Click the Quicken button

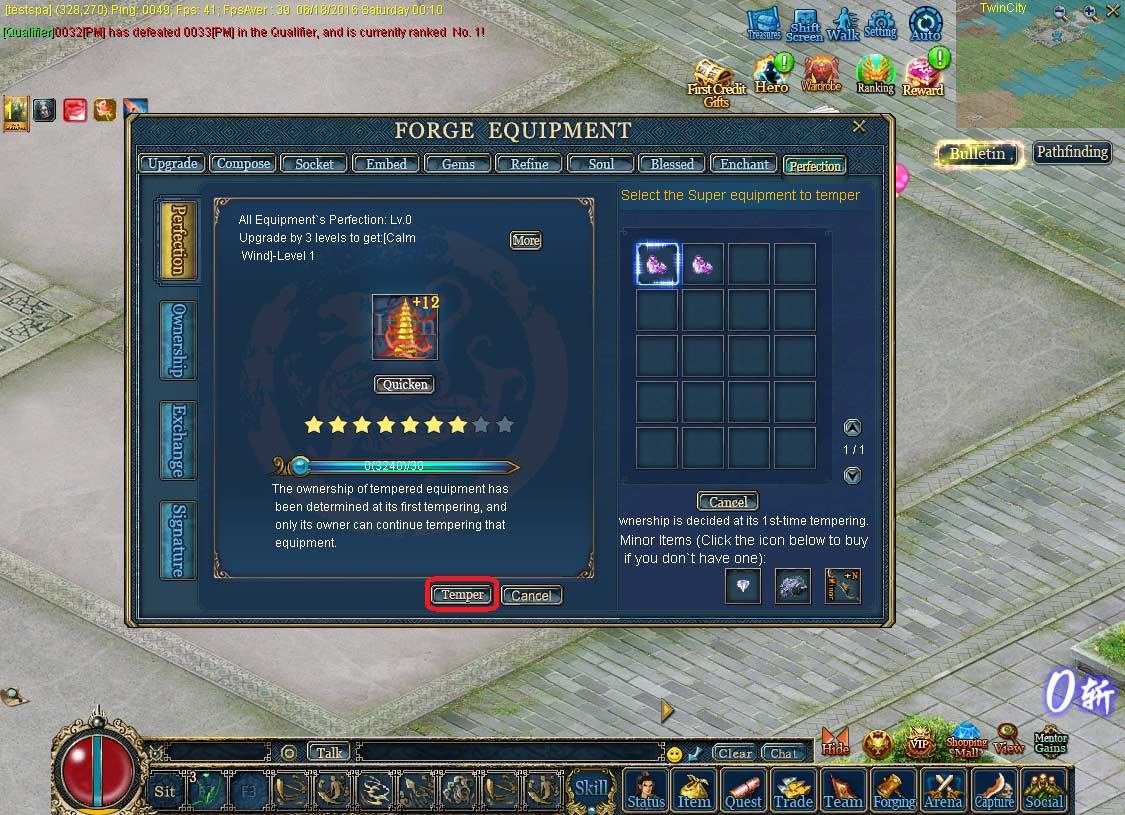(405, 385)
